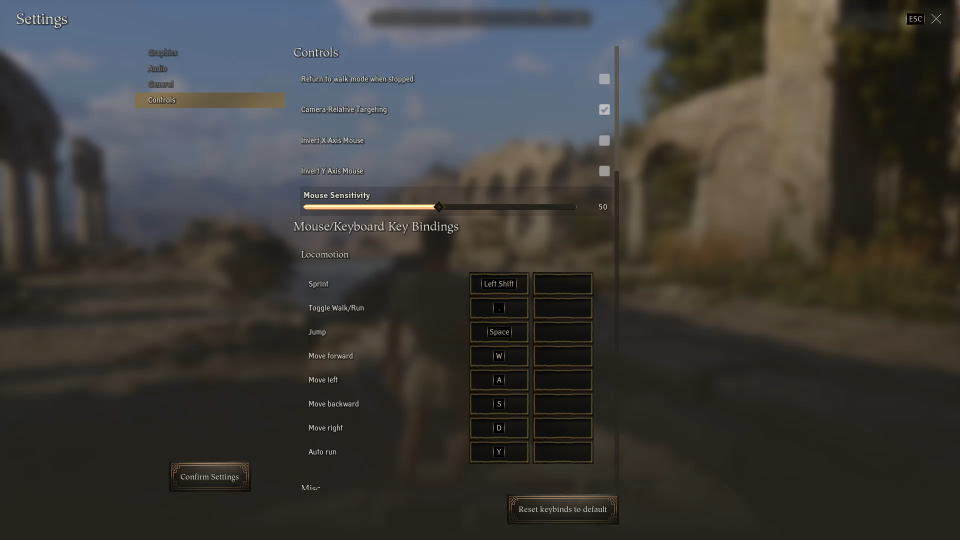Viewport: 960px width, 540px height.
Task: Toggle Return to walk mode when stopped
Action: [x=604, y=79]
